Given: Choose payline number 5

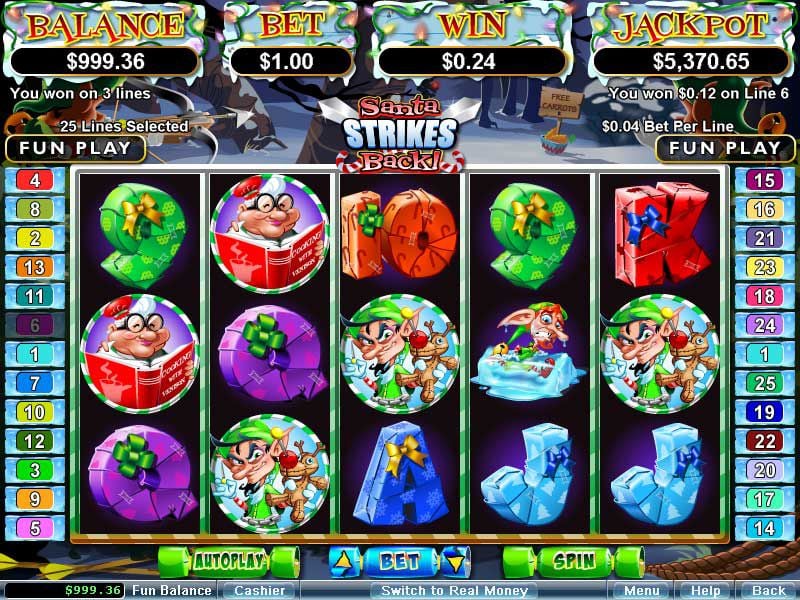Looking at the screenshot, I should point(35,528).
